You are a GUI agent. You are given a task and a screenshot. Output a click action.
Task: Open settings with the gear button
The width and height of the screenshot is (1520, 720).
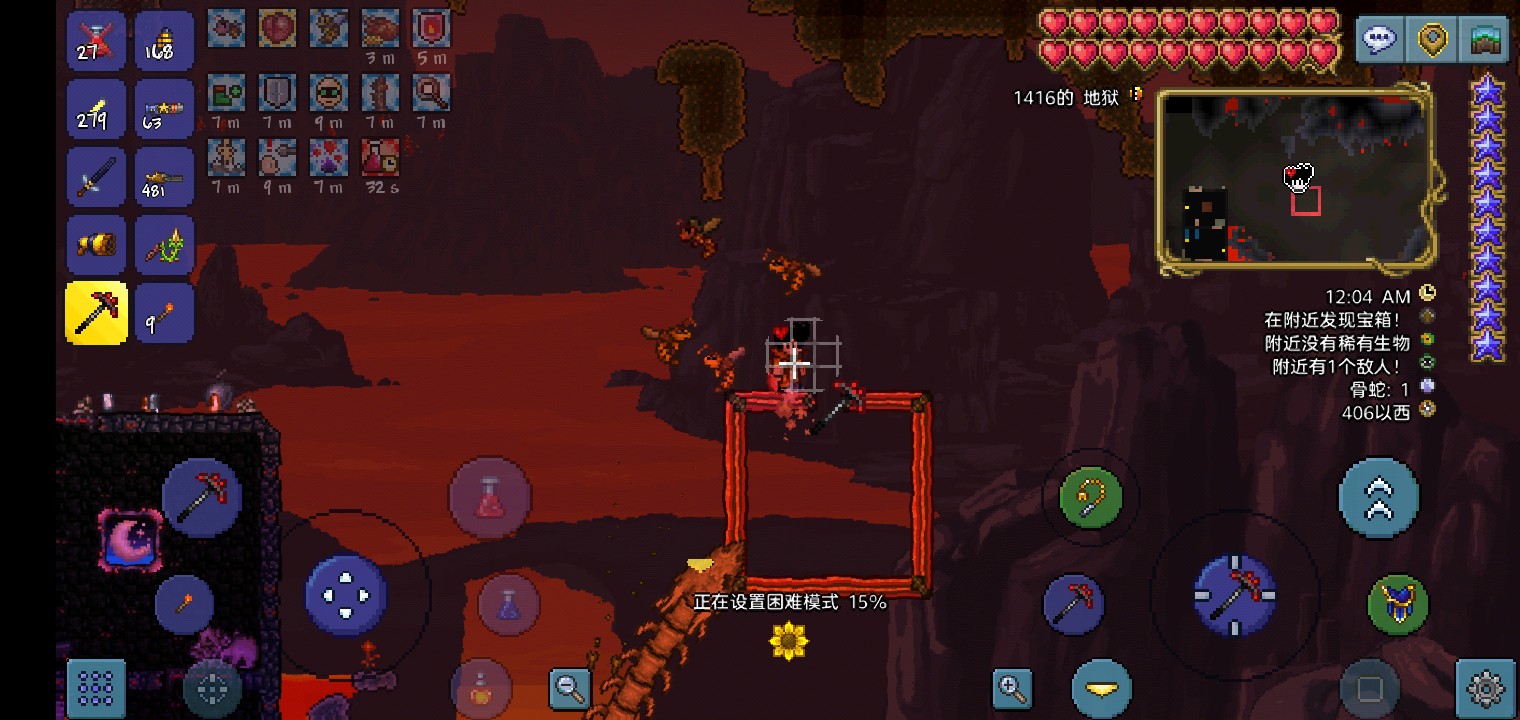pyautogui.click(x=1486, y=688)
